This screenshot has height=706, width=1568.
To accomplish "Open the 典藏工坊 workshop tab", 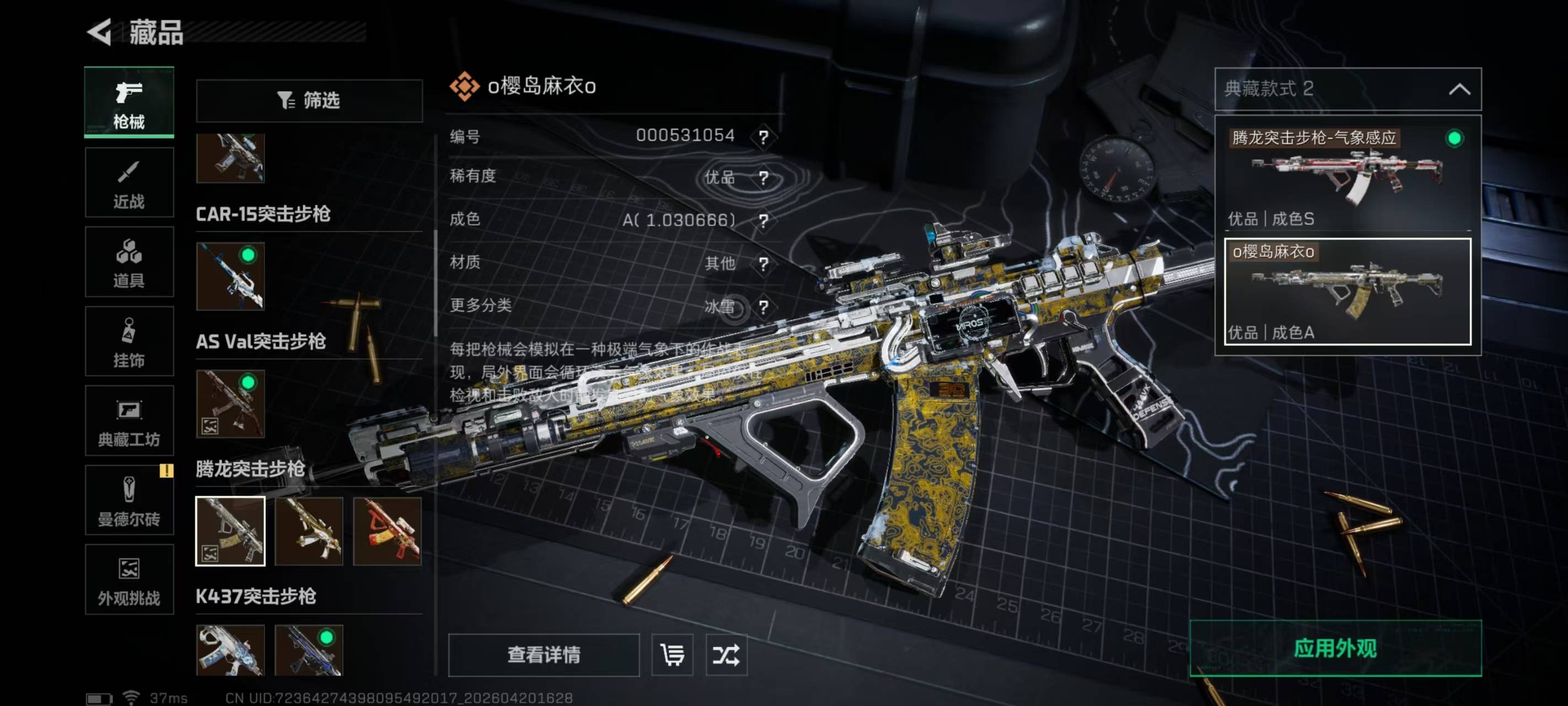I will pyautogui.click(x=129, y=421).
